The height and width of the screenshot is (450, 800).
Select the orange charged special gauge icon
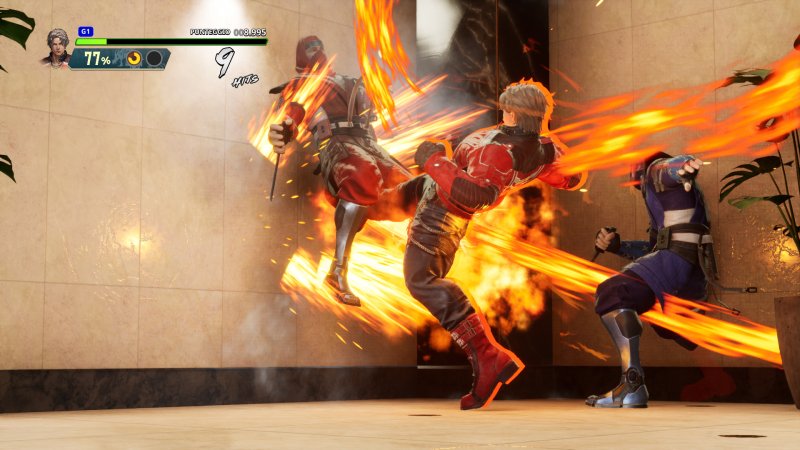coord(134,59)
